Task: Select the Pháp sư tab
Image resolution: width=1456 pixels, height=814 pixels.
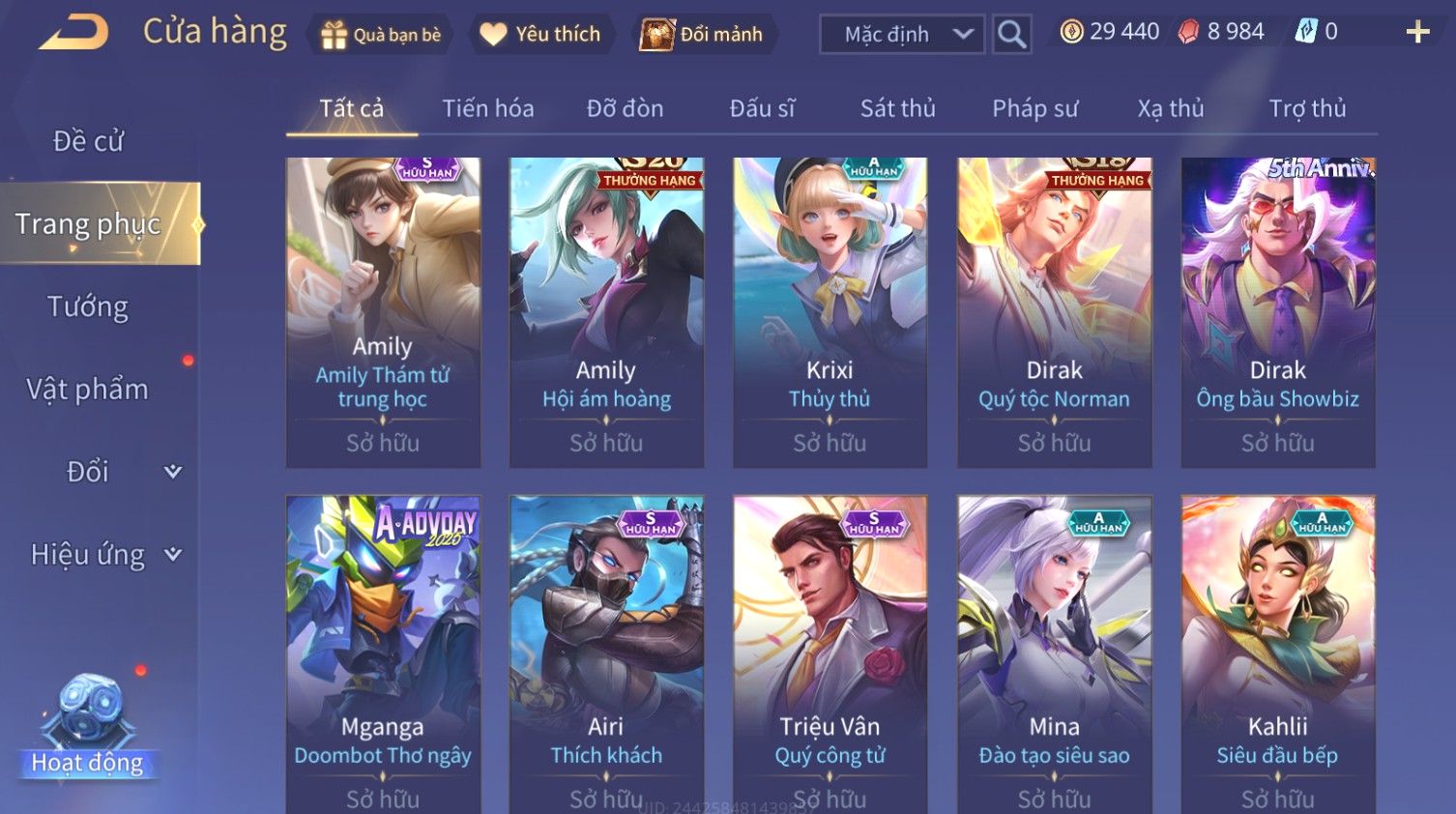Action: pyautogui.click(x=1034, y=108)
